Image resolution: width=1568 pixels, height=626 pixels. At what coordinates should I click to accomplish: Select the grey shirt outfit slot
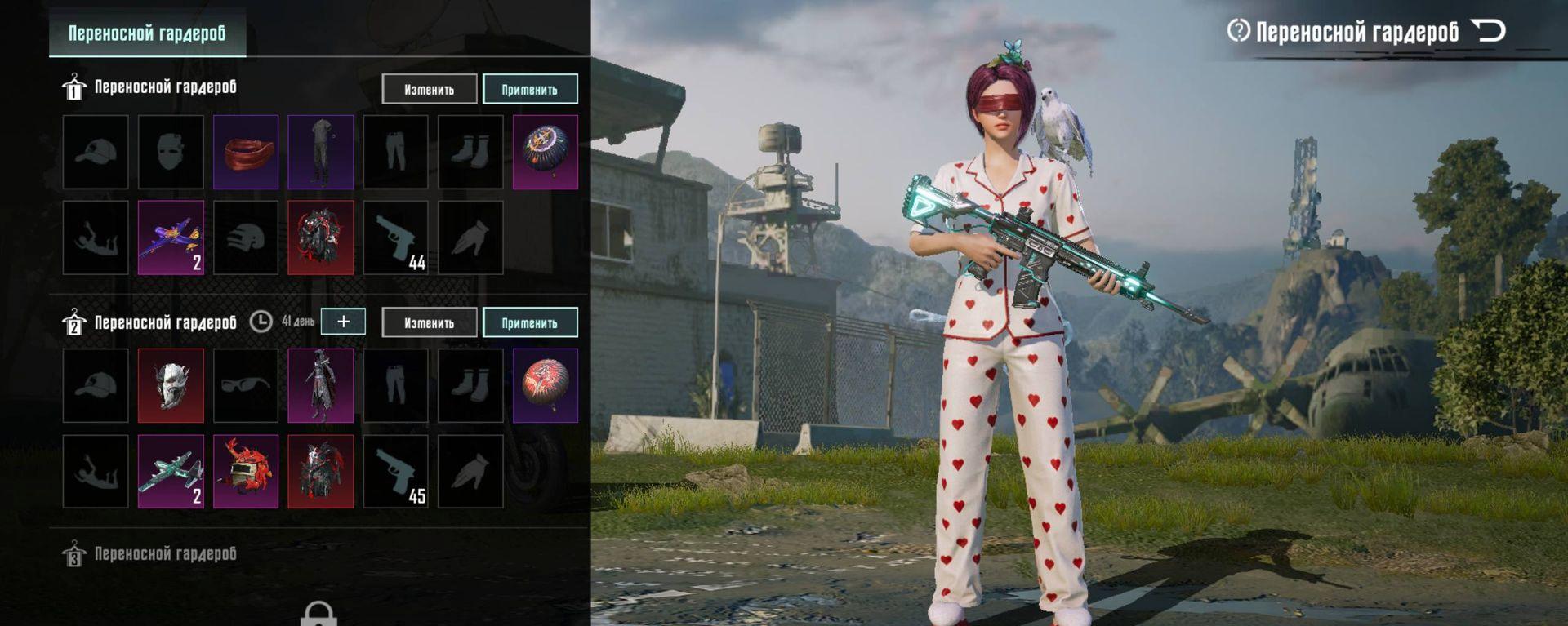click(x=321, y=152)
